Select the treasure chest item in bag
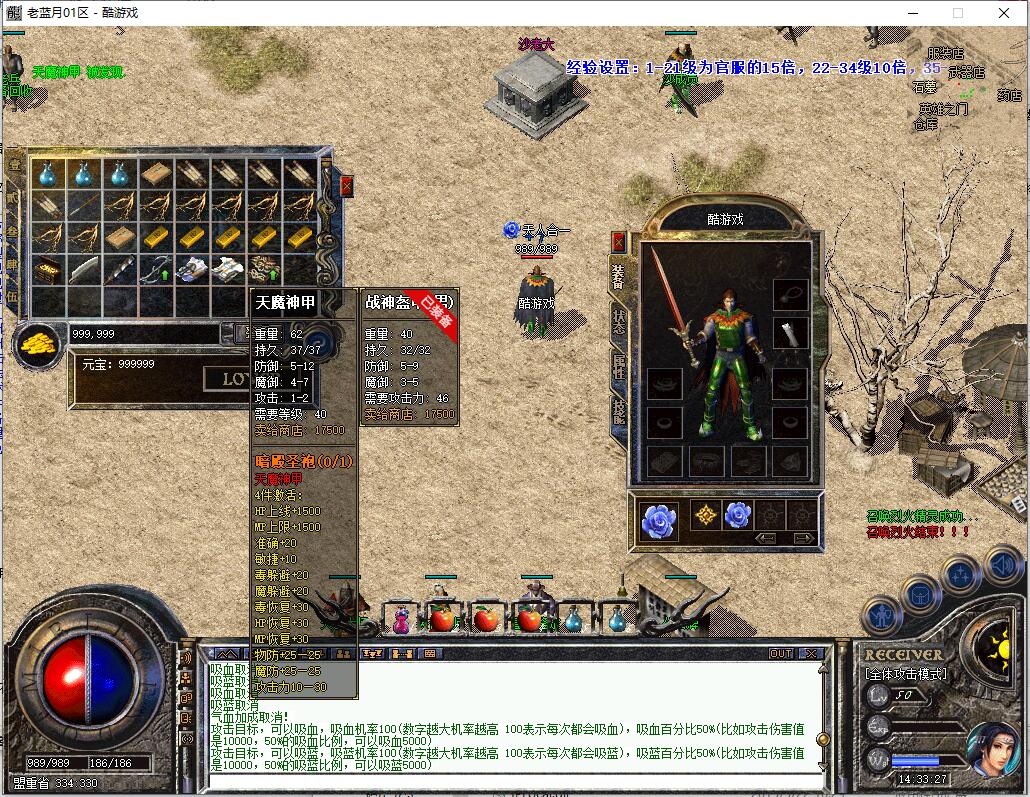Viewport: 1030px width, 797px height. point(47,270)
